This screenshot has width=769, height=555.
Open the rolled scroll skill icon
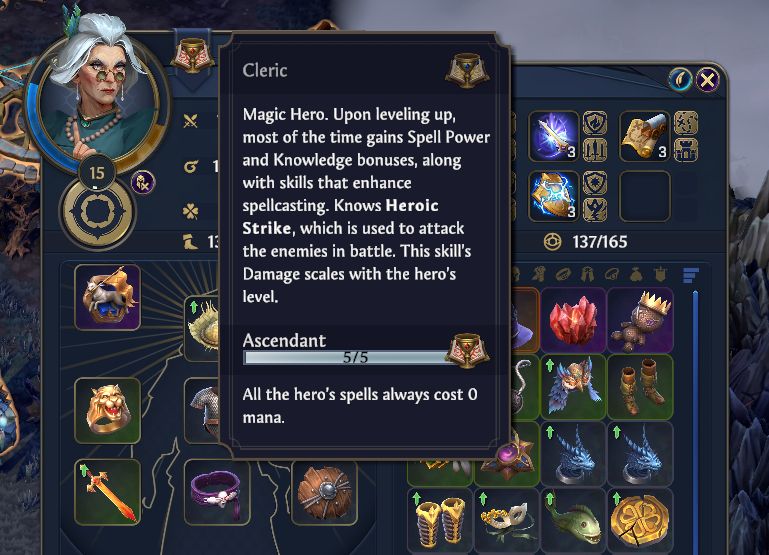[645, 136]
